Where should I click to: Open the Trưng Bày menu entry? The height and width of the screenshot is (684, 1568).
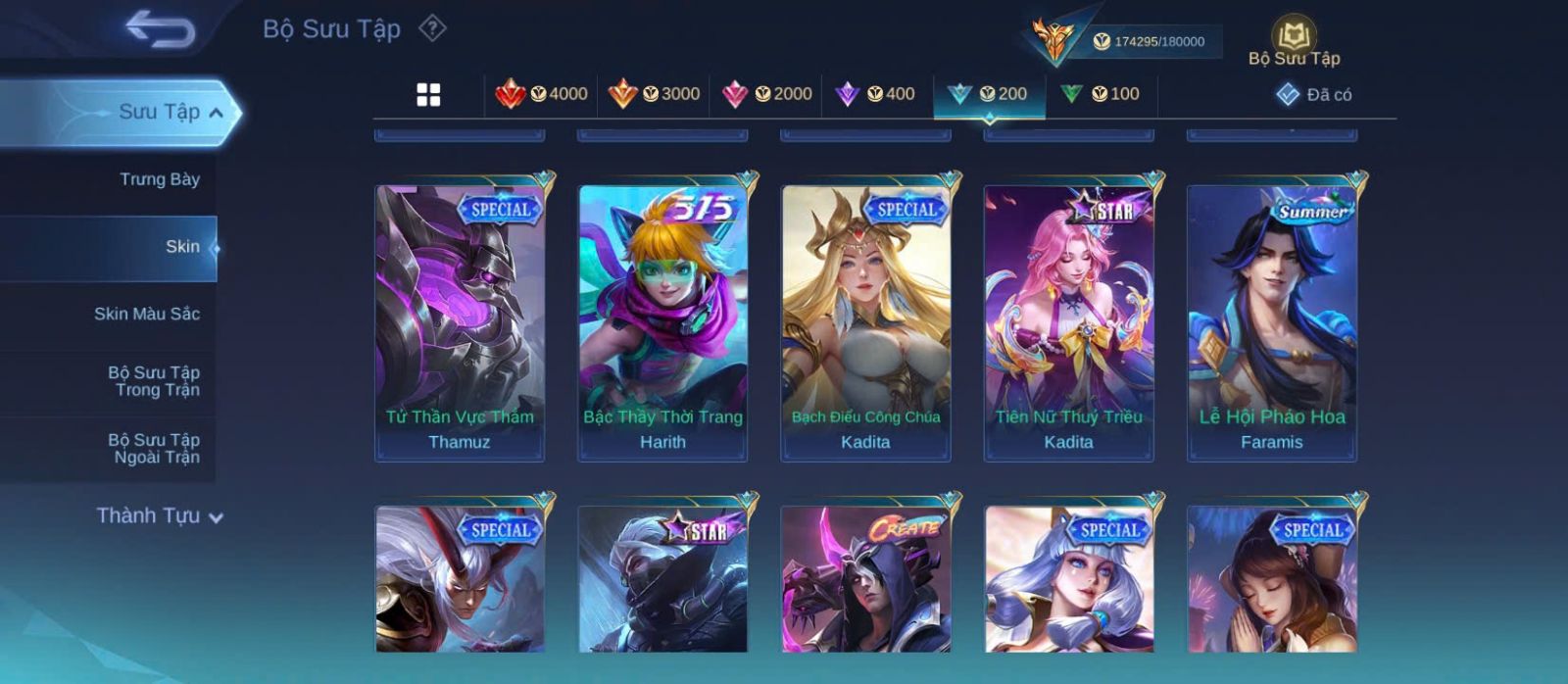pyautogui.click(x=159, y=179)
